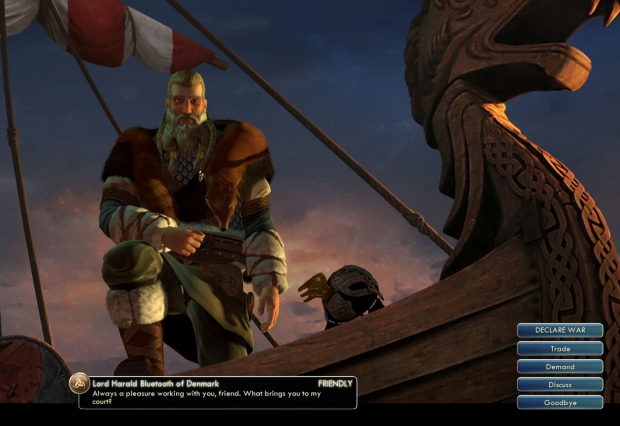Say Goodbye to leave the court

coord(560,402)
